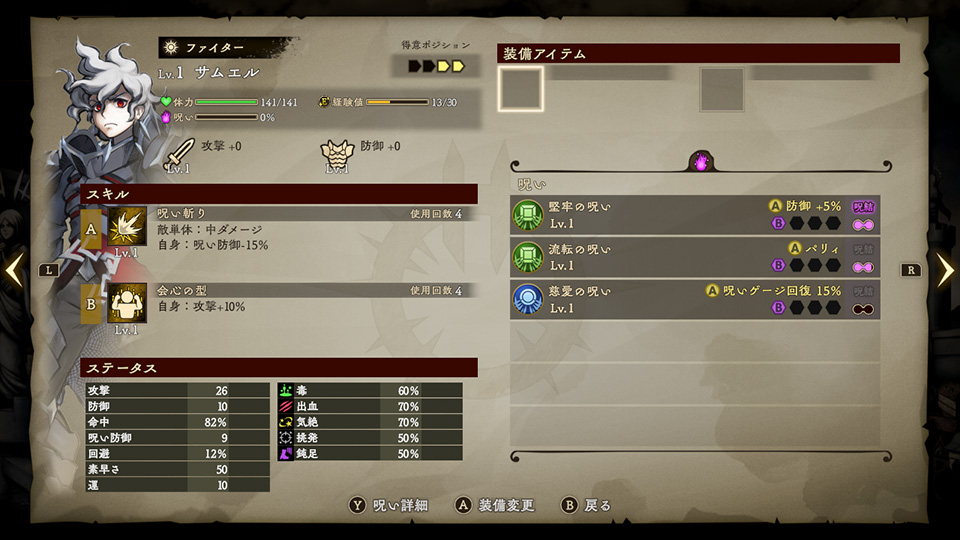
Task: Select the highlighted empty equipment slot
Action: [x=521, y=89]
